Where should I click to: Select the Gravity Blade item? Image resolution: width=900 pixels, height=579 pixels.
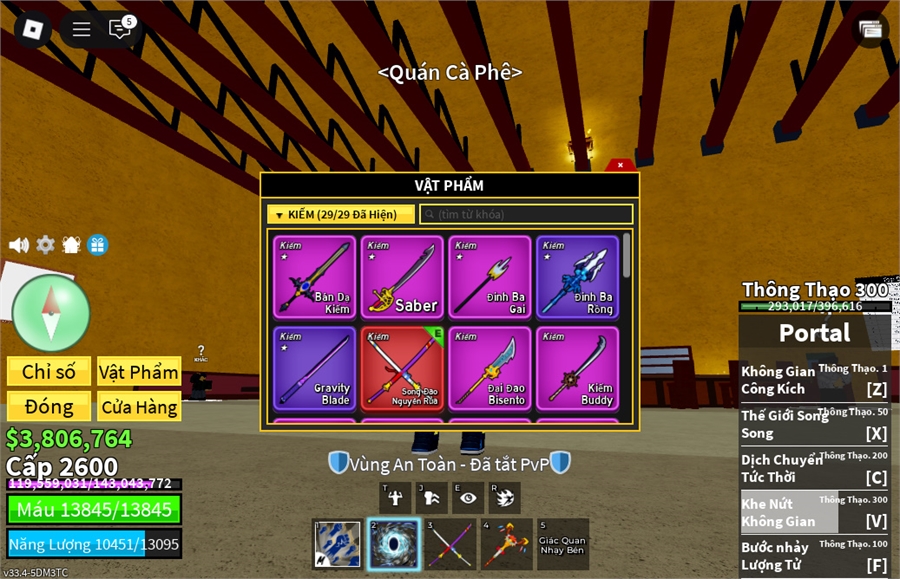pyautogui.click(x=315, y=368)
